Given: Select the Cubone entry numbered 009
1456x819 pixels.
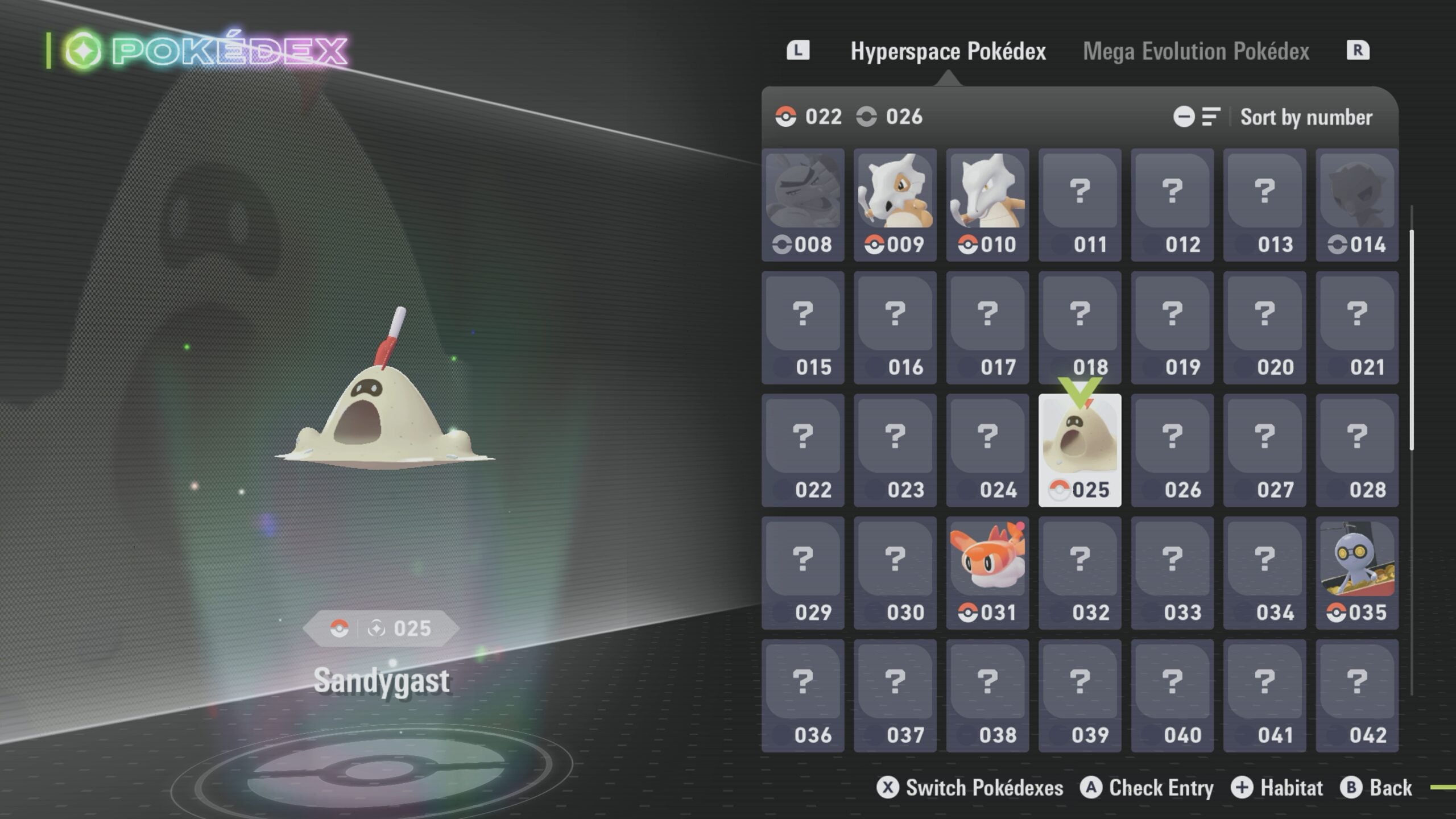Looking at the screenshot, I should (895, 205).
